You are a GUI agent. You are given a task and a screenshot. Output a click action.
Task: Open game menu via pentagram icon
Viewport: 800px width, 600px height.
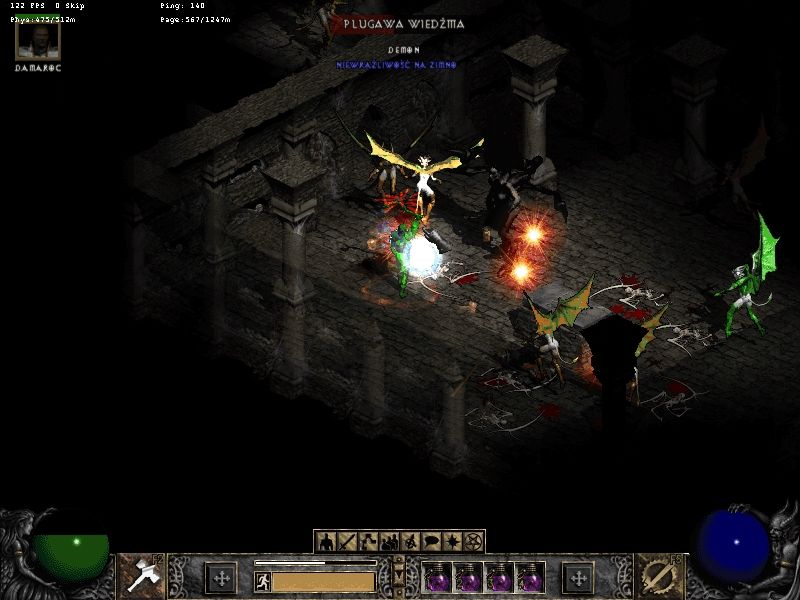click(473, 542)
